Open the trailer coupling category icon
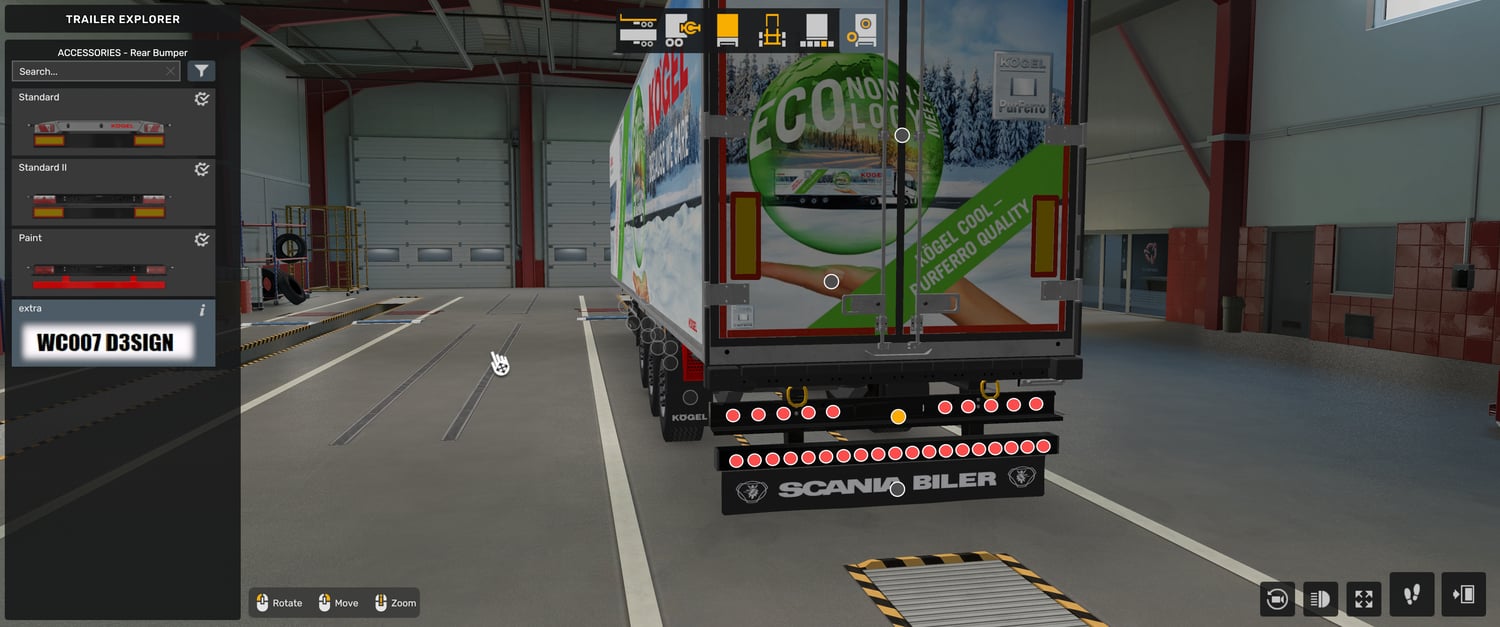 pos(683,29)
